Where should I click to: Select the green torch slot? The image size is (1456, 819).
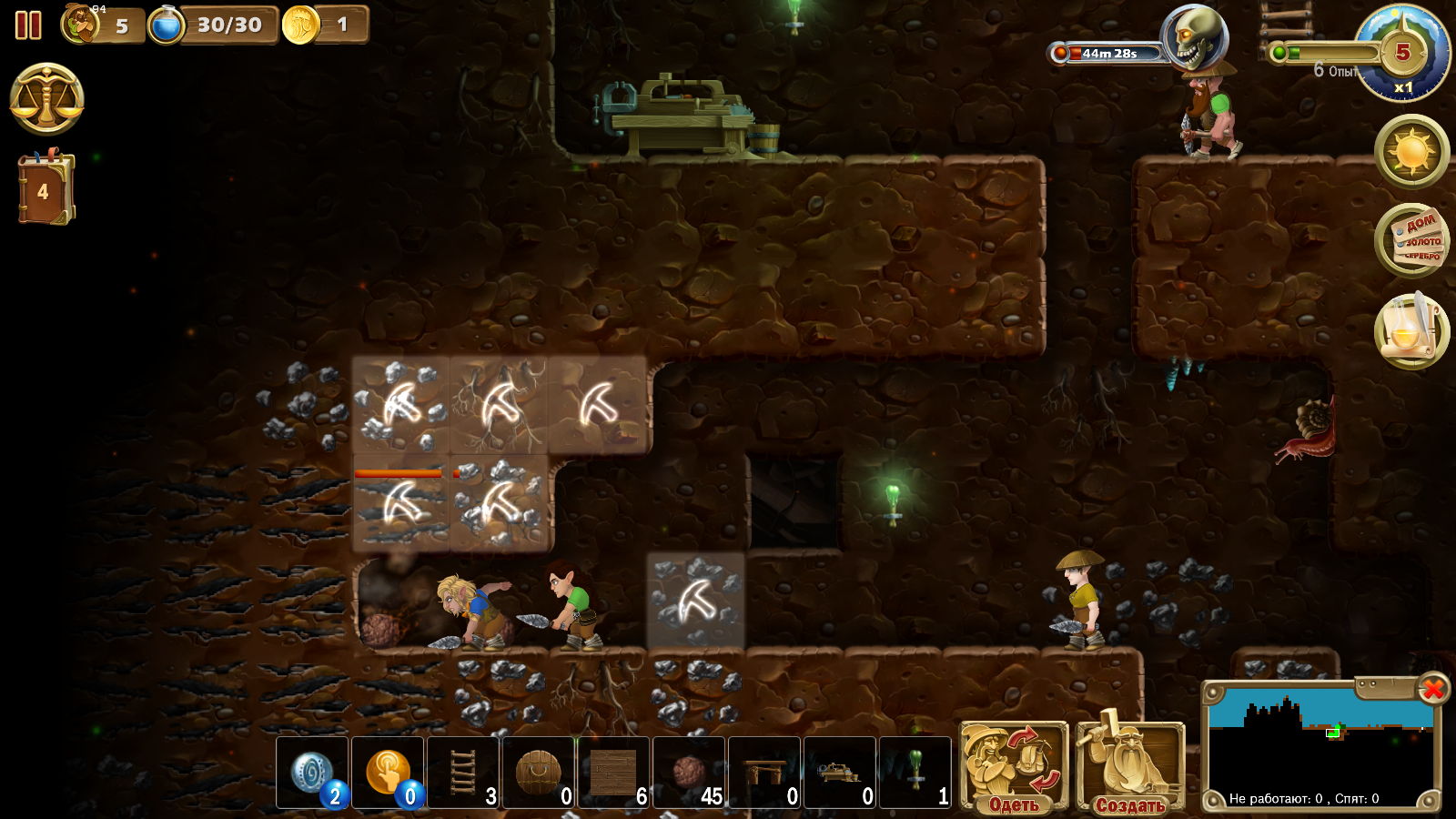tap(915, 773)
